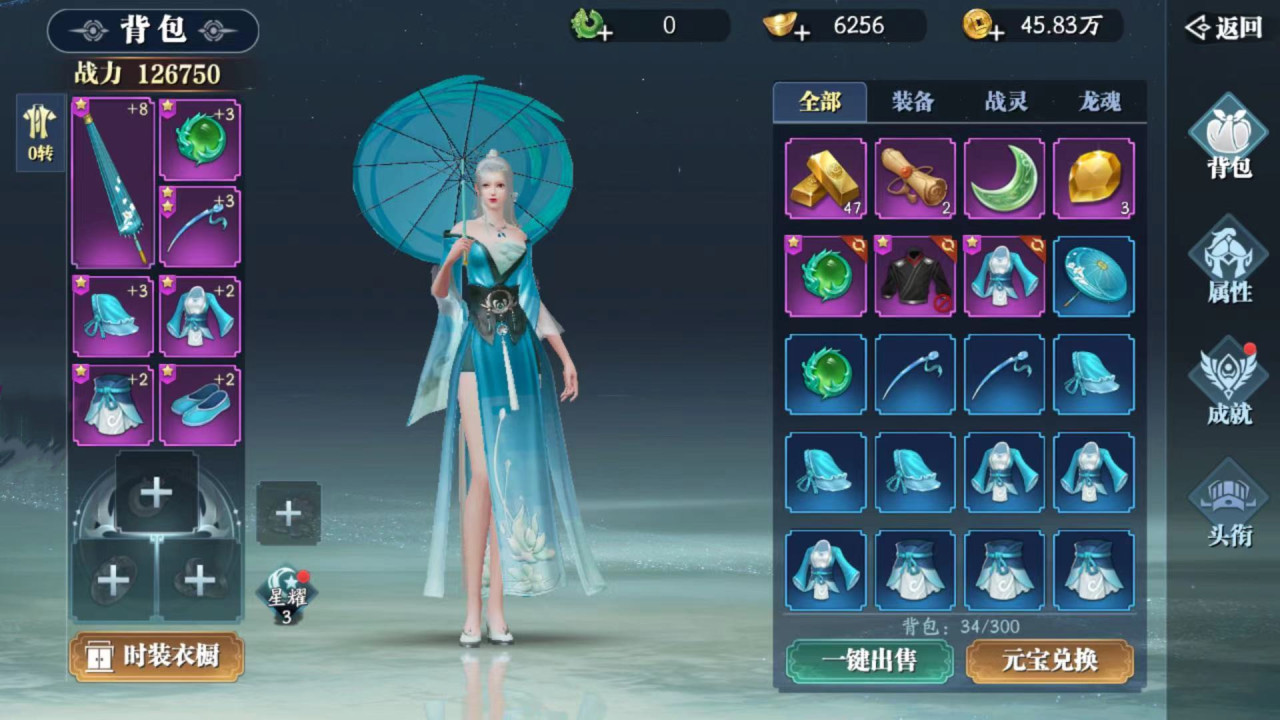Select the black robe item slot
The height and width of the screenshot is (720, 1280).
(x=915, y=277)
